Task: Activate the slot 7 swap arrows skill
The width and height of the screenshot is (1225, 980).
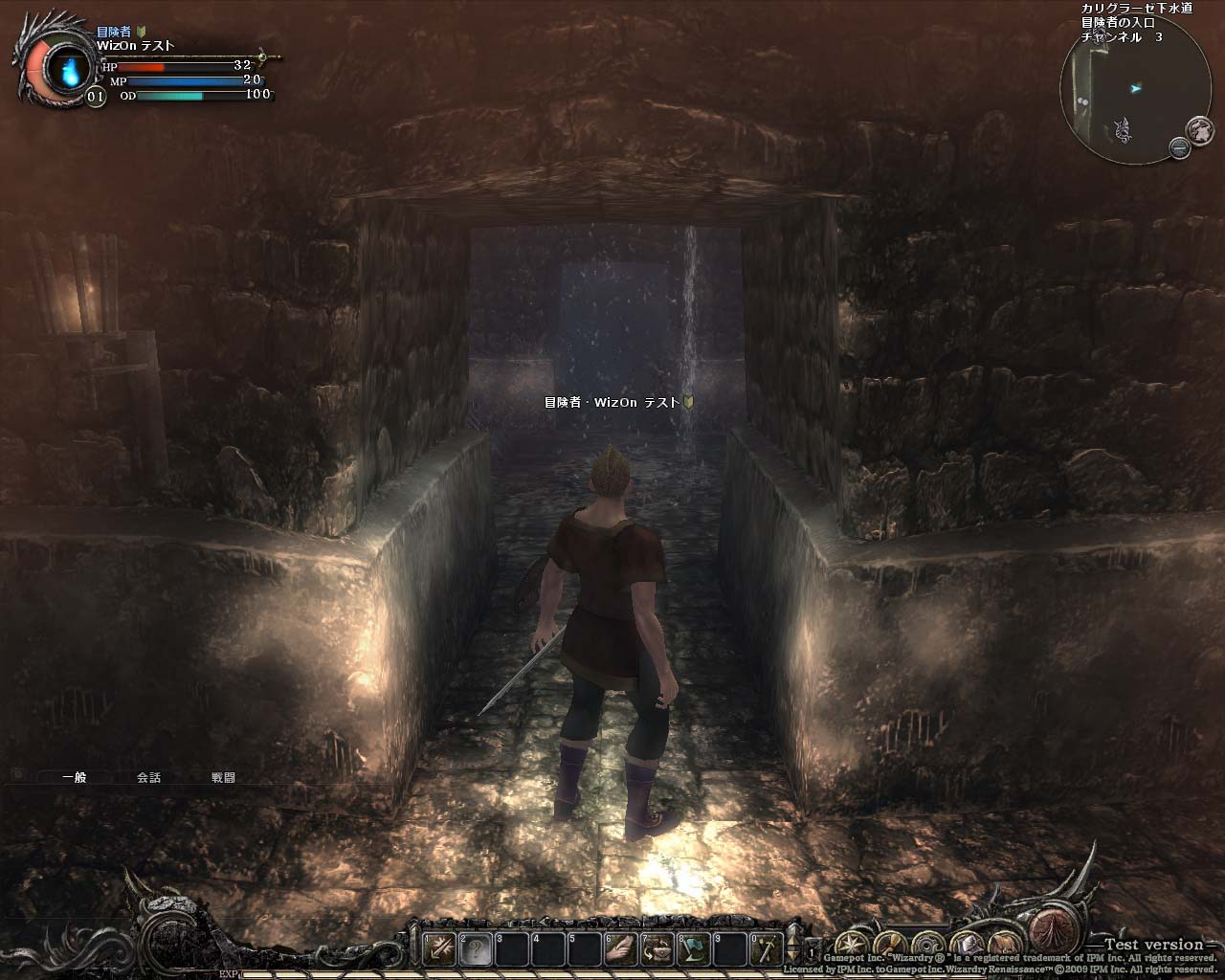Action: click(658, 948)
